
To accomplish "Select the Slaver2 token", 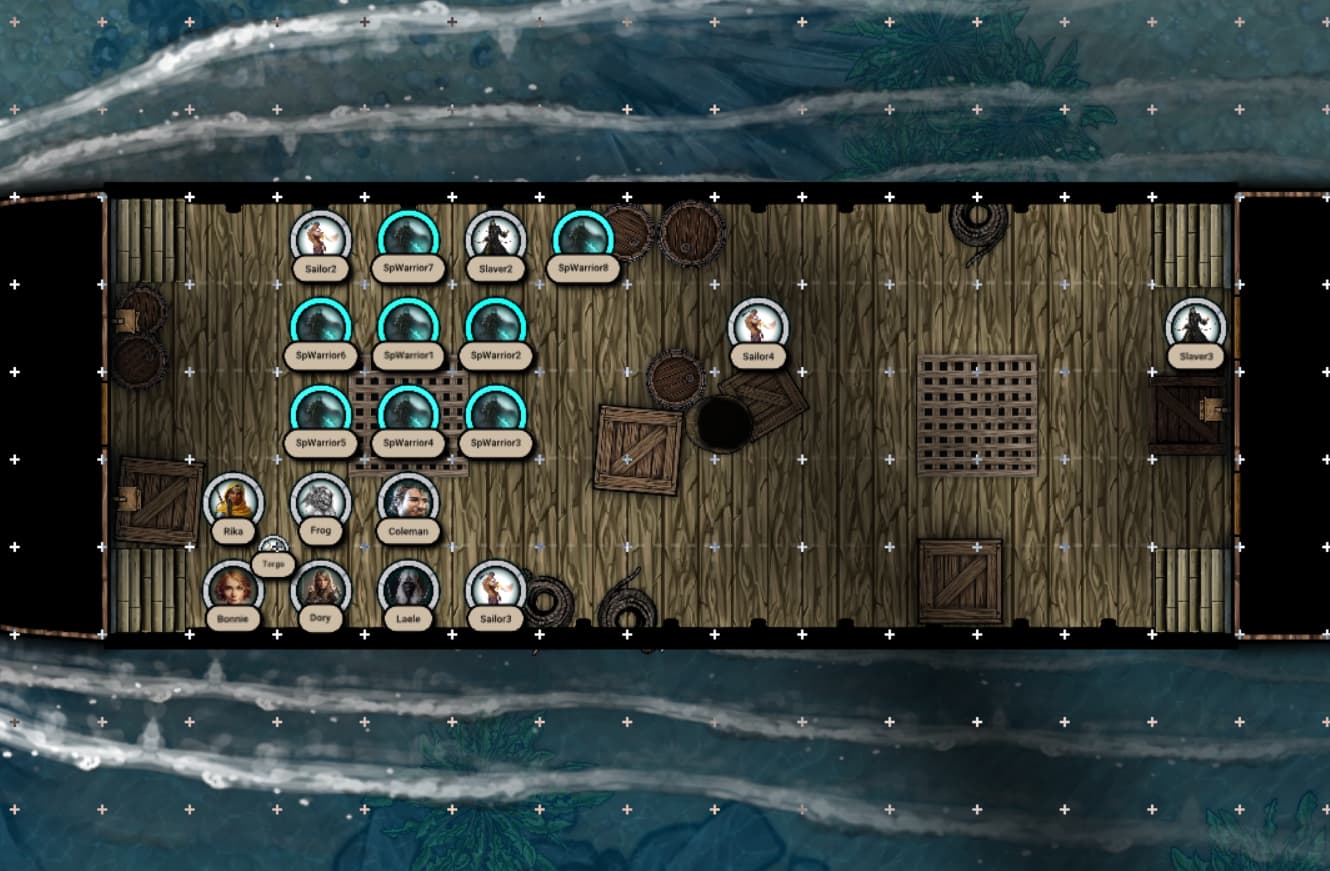I will pos(496,240).
